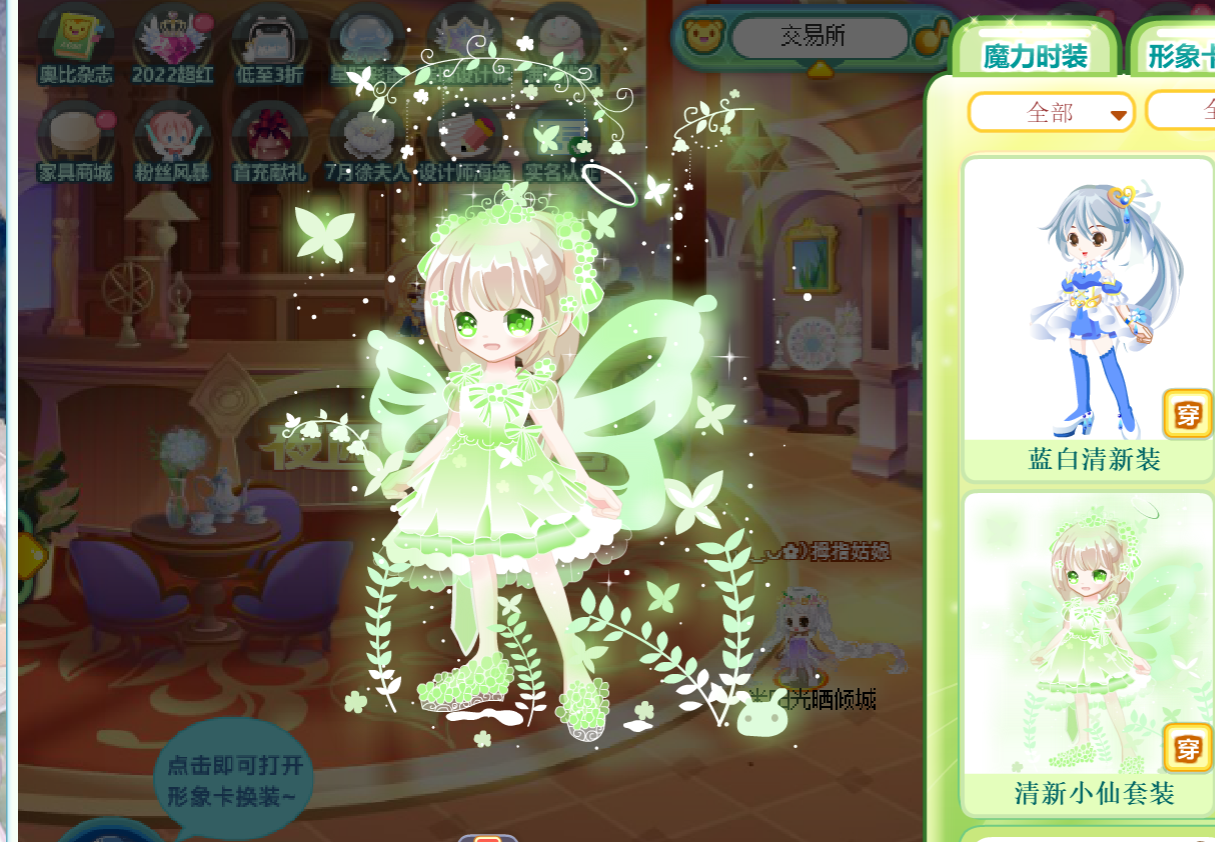
Task: Expand the yellow arrow under 交易所
Action: coord(820,69)
